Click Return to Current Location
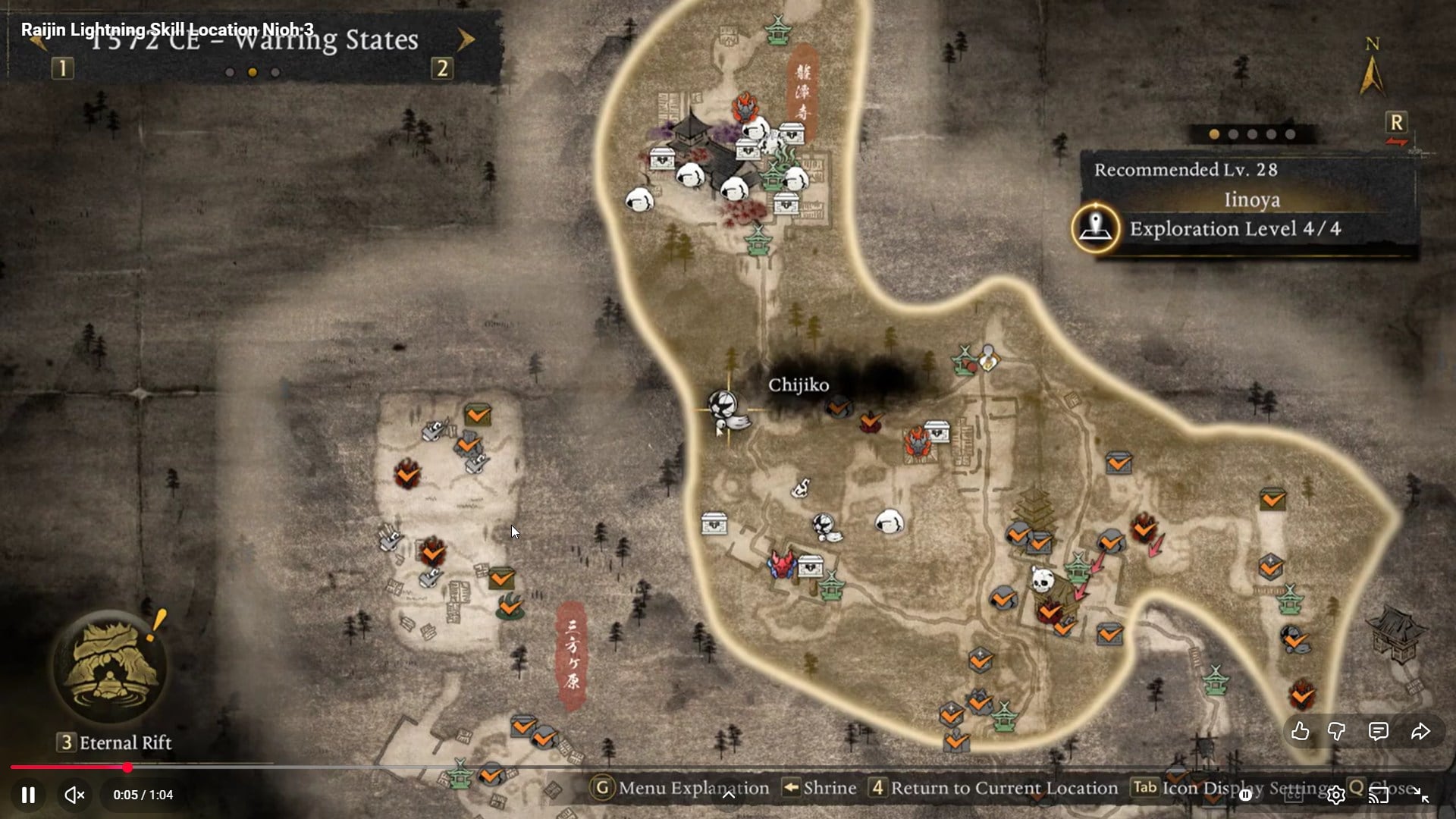The image size is (1456, 819). [995, 788]
